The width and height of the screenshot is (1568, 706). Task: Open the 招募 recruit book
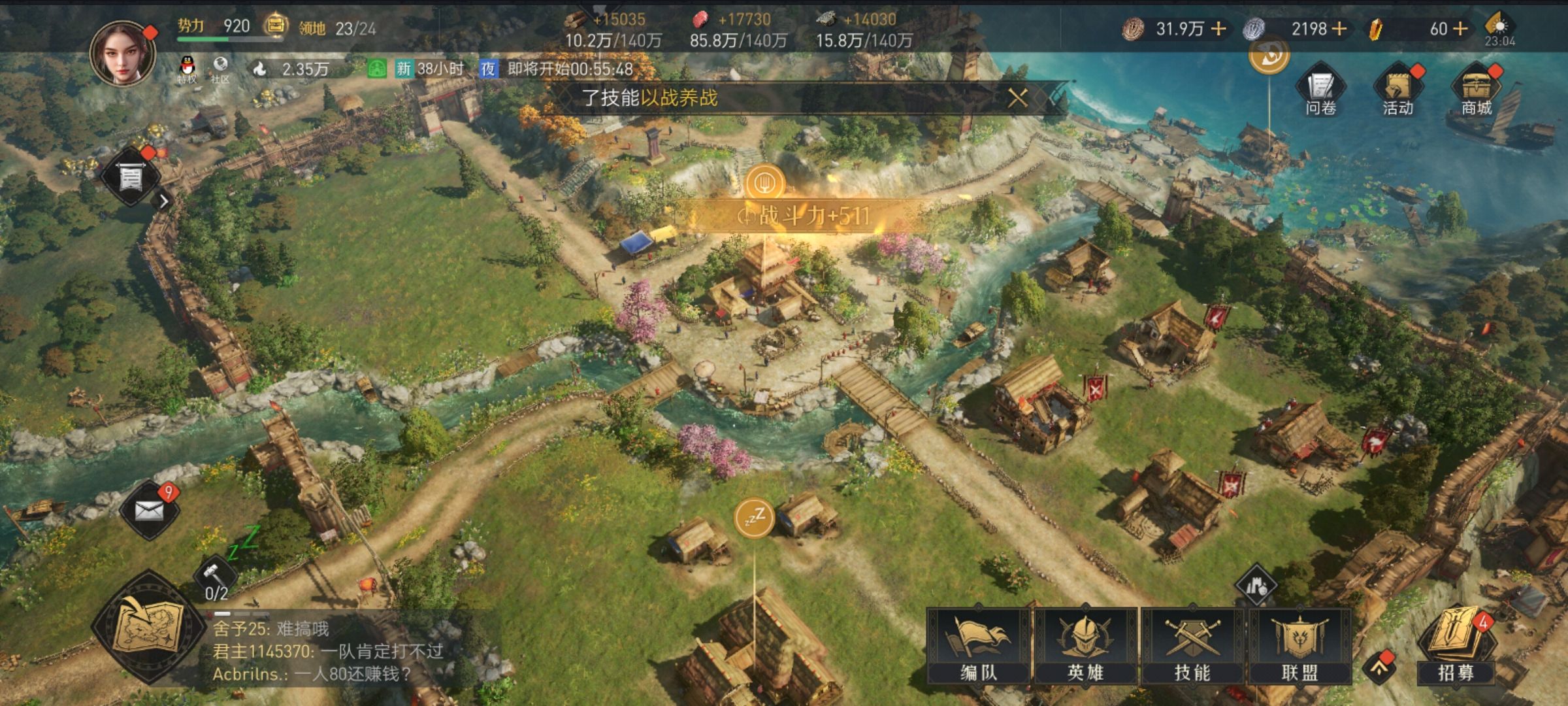[1456, 646]
